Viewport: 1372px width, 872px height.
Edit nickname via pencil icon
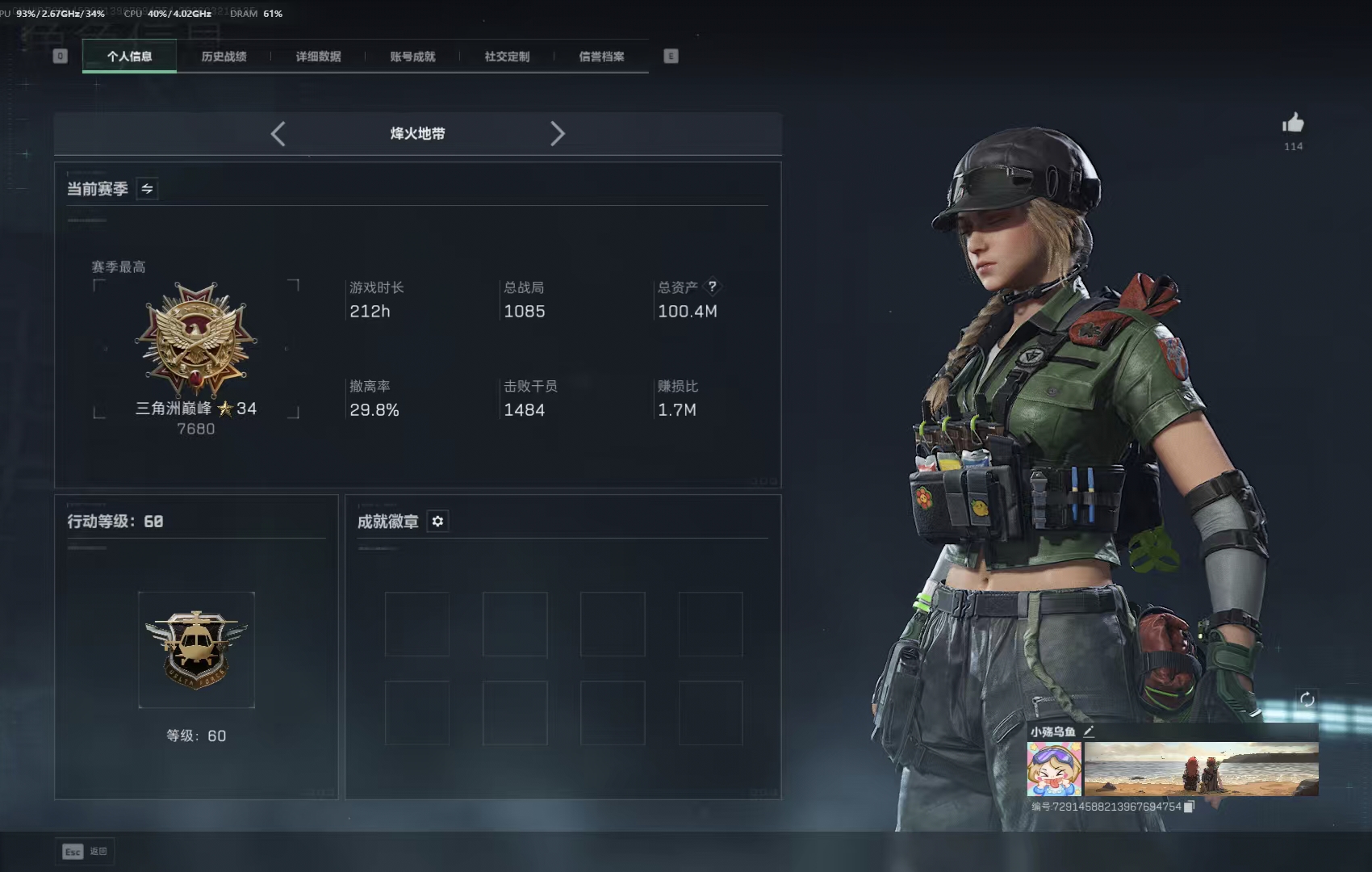(1090, 732)
